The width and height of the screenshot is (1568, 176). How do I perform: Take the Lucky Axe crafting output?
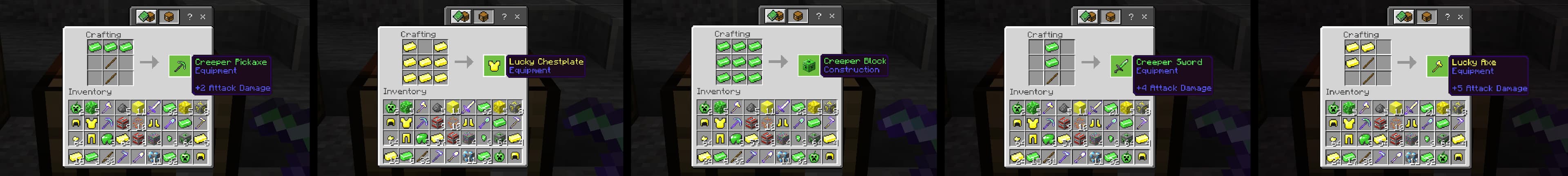tap(1437, 67)
